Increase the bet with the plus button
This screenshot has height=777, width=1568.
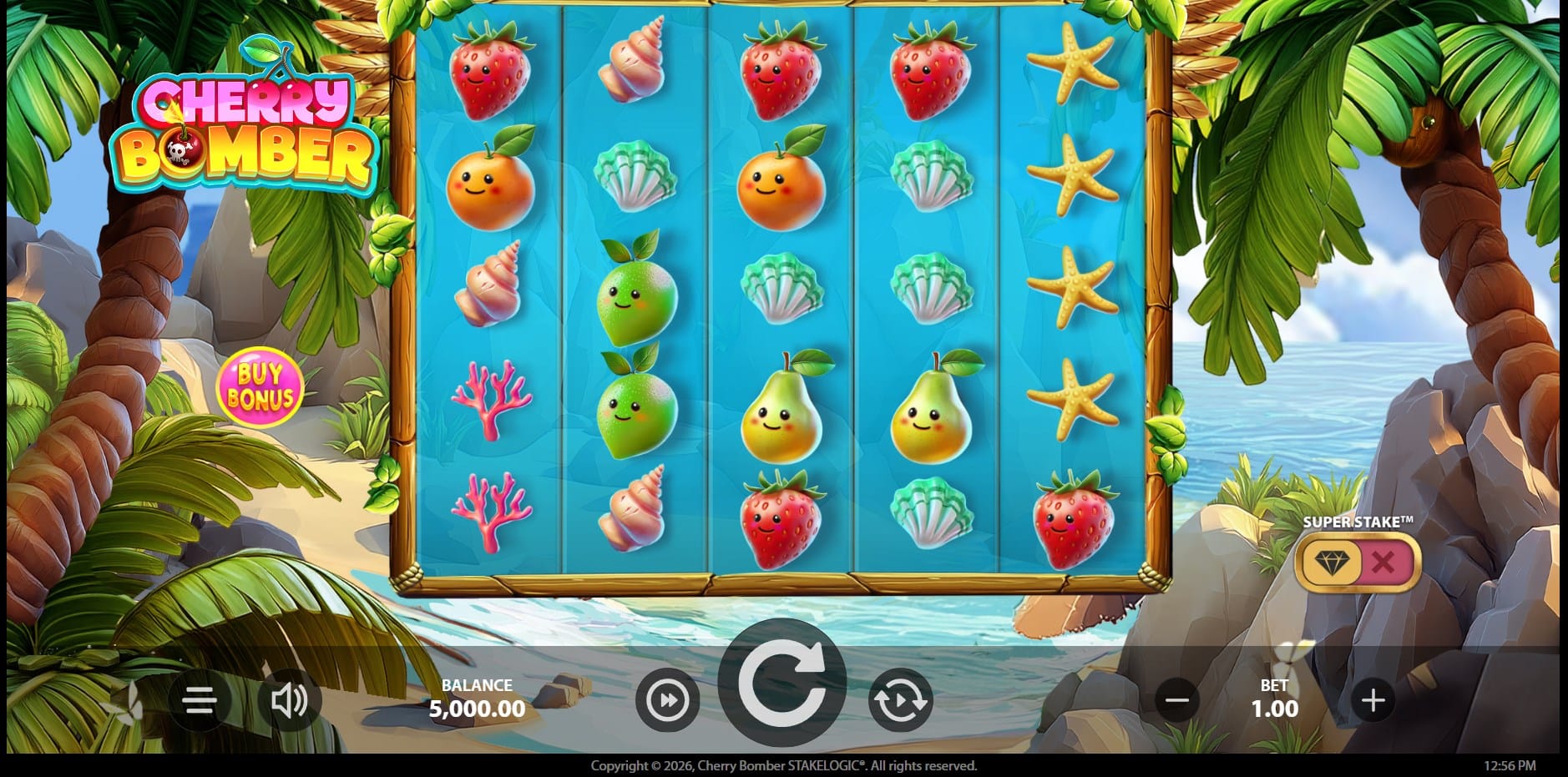[1373, 700]
